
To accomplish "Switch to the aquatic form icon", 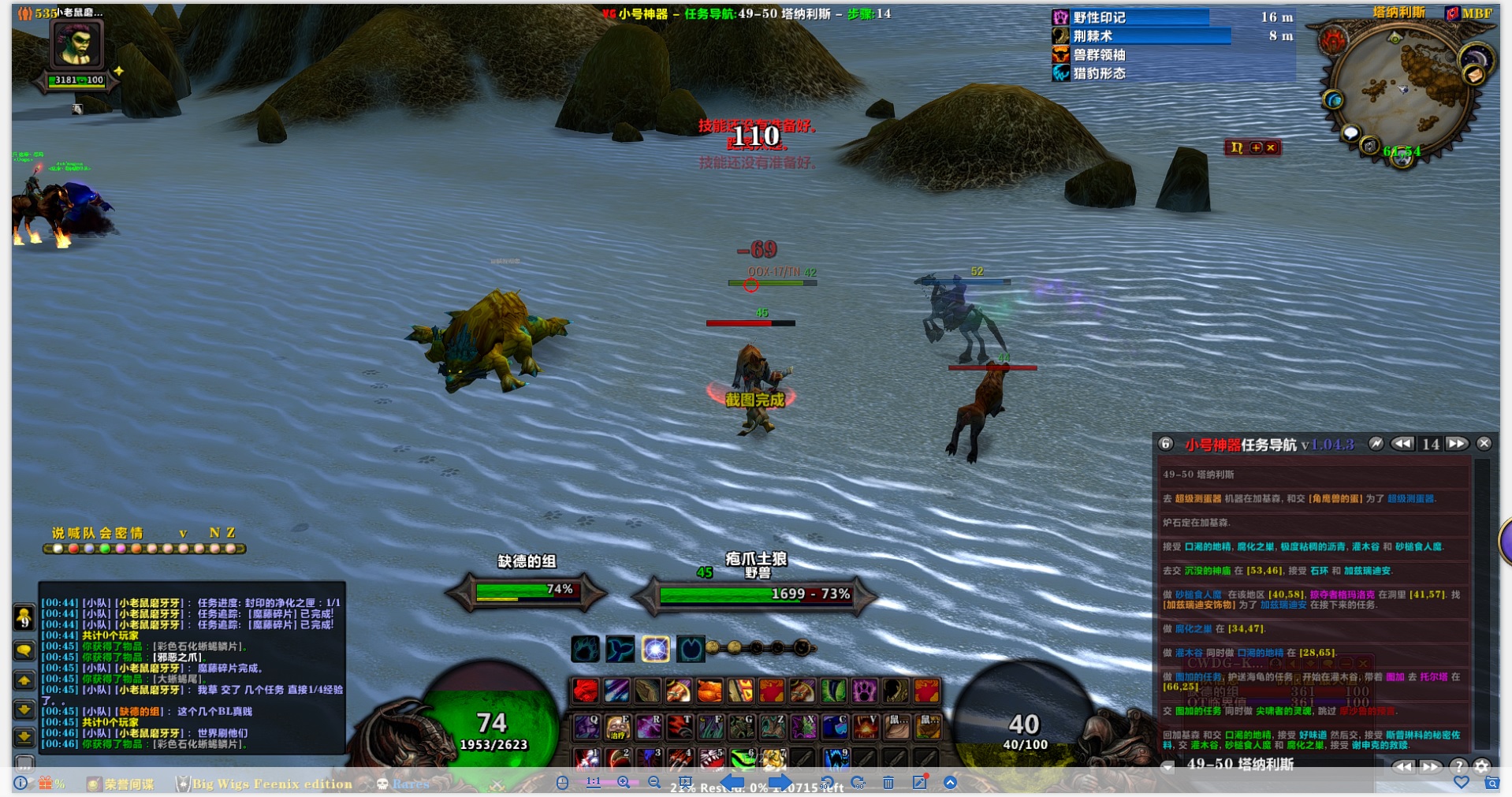I will pos(620,649).
